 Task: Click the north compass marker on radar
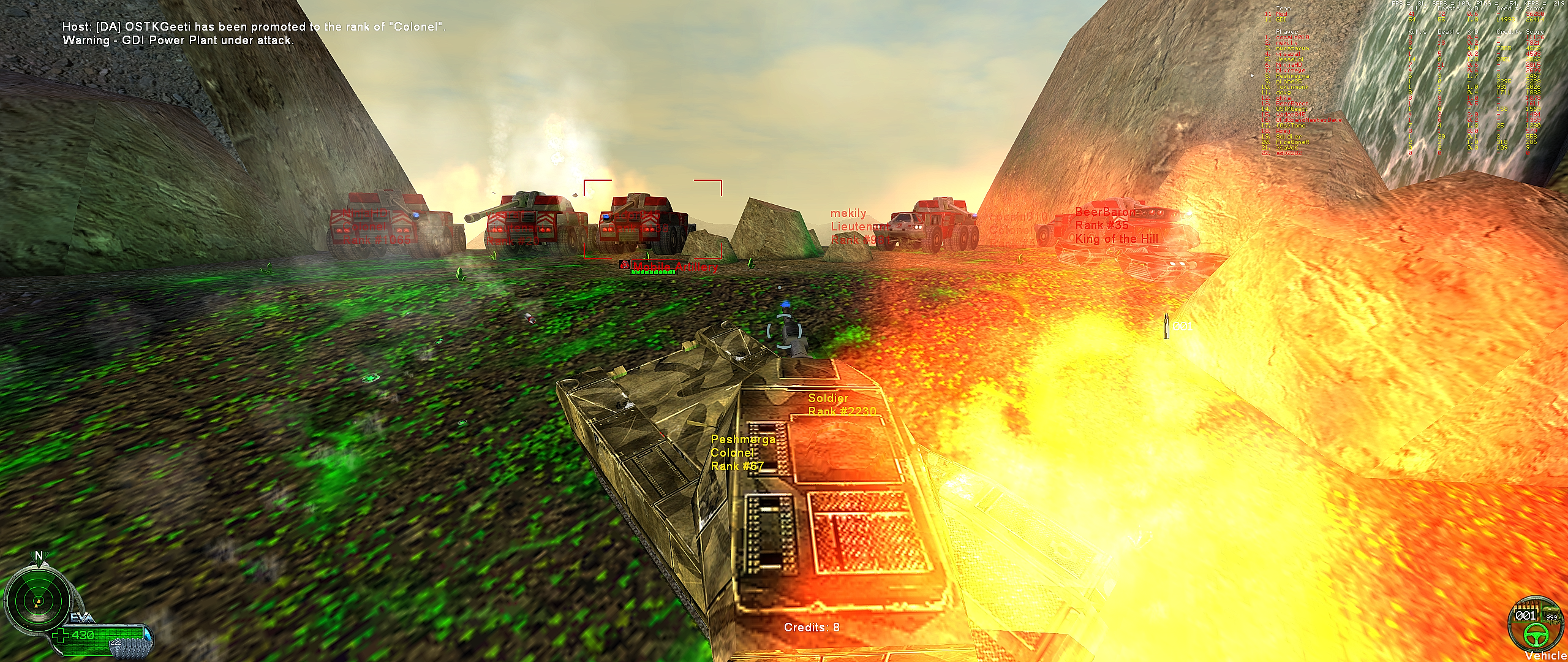tap(39, 556)
